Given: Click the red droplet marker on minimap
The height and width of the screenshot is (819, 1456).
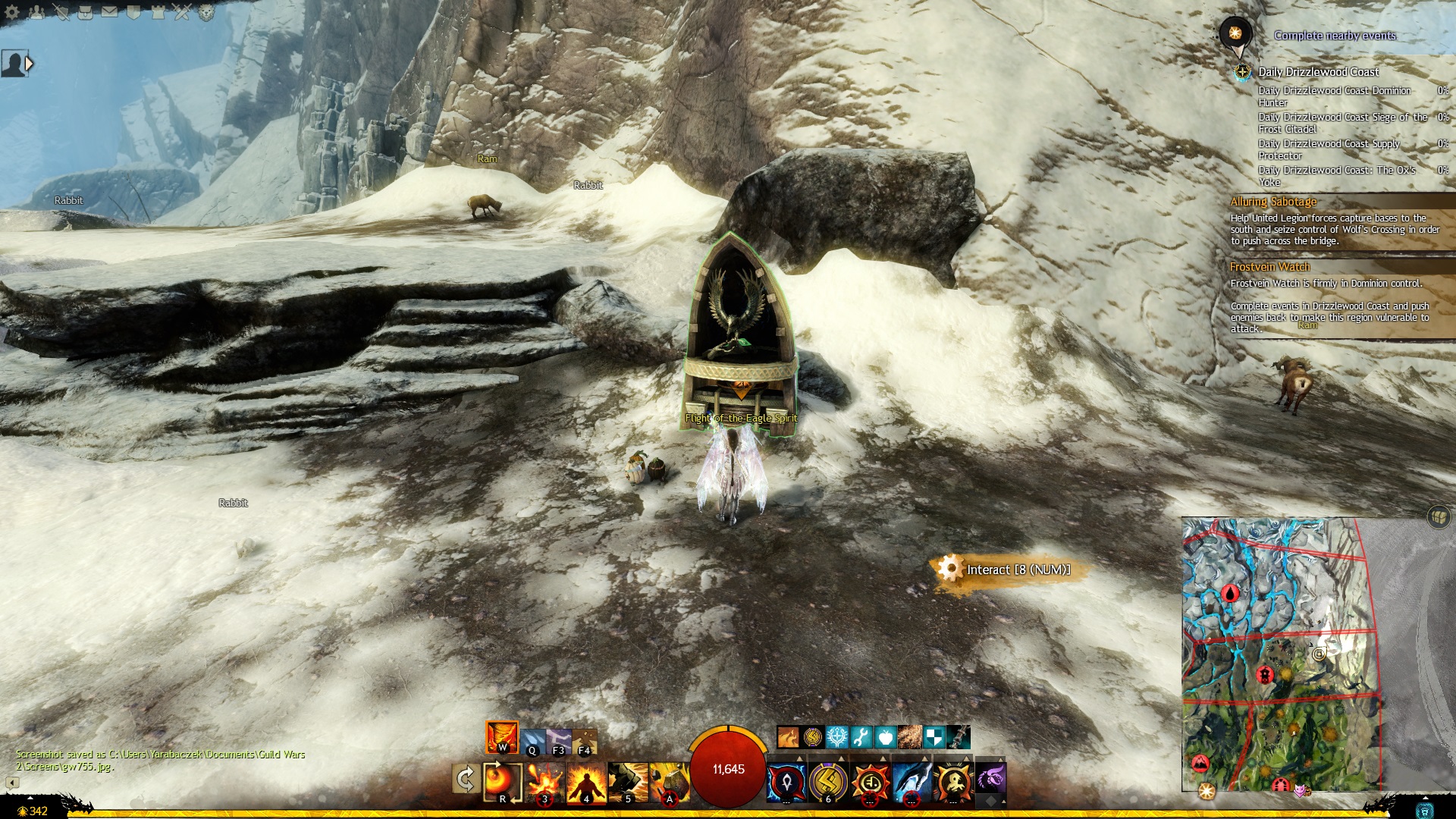Looking at the screenshot, I should (1229, 592).
